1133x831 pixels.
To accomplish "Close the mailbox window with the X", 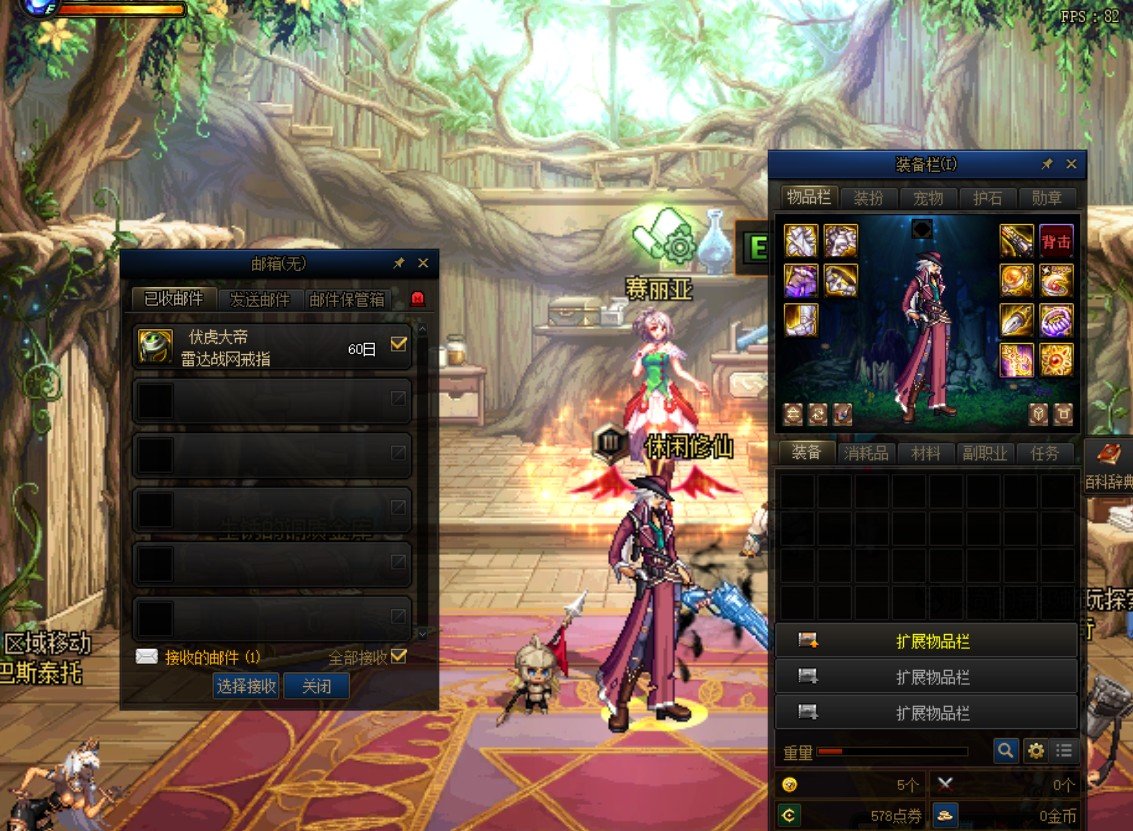I will click(x=423, y=263).
